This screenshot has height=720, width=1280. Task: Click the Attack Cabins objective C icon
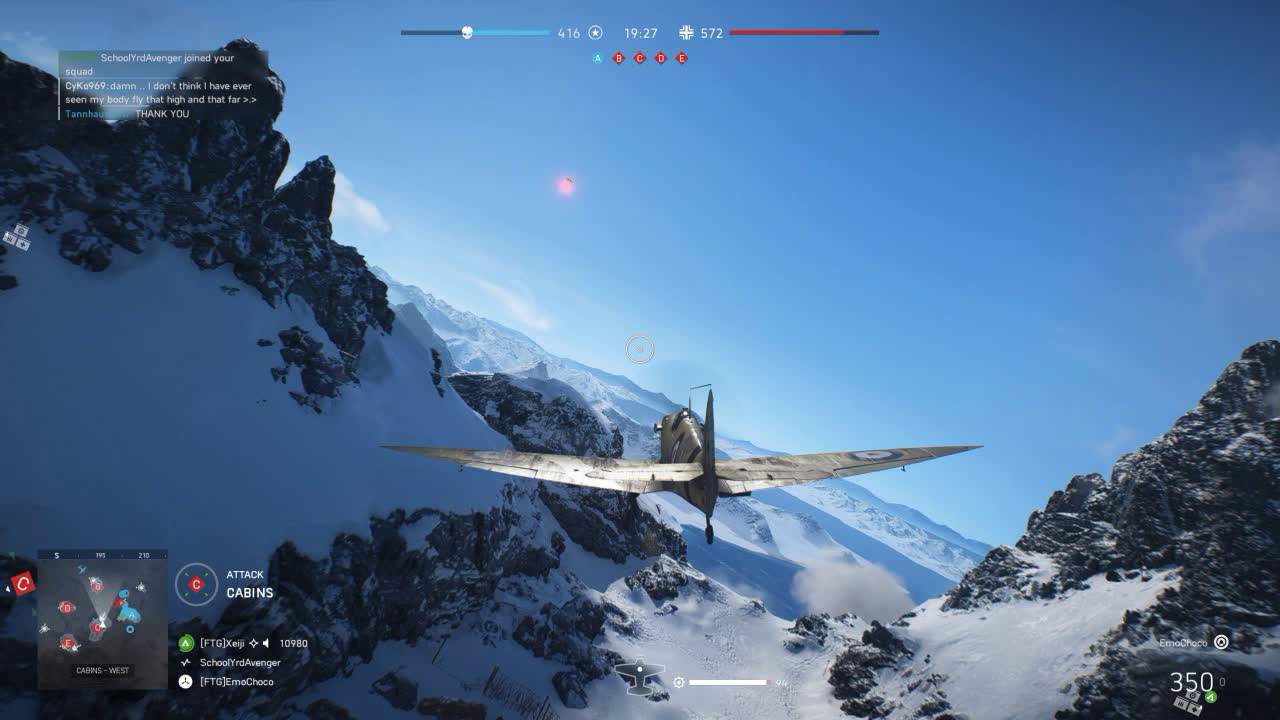click(x=196, y=584)
